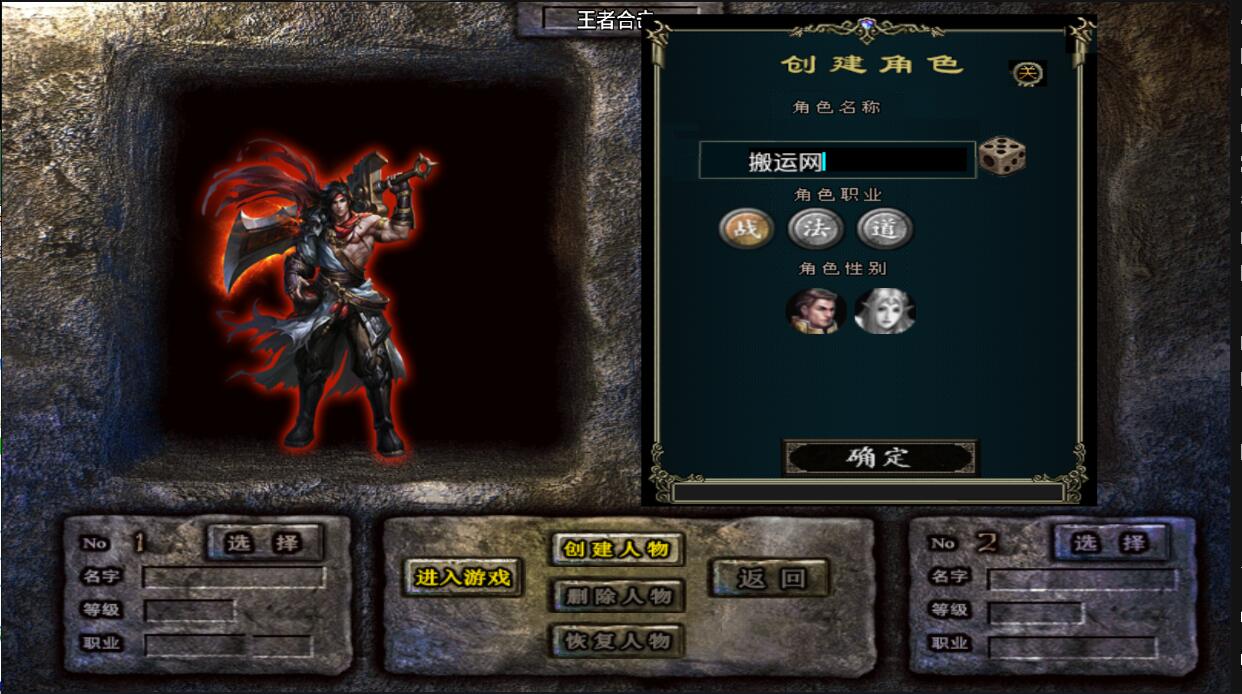Pick the Taoist (道) class
1242x694 pixels.
click(x=884, y=229)
